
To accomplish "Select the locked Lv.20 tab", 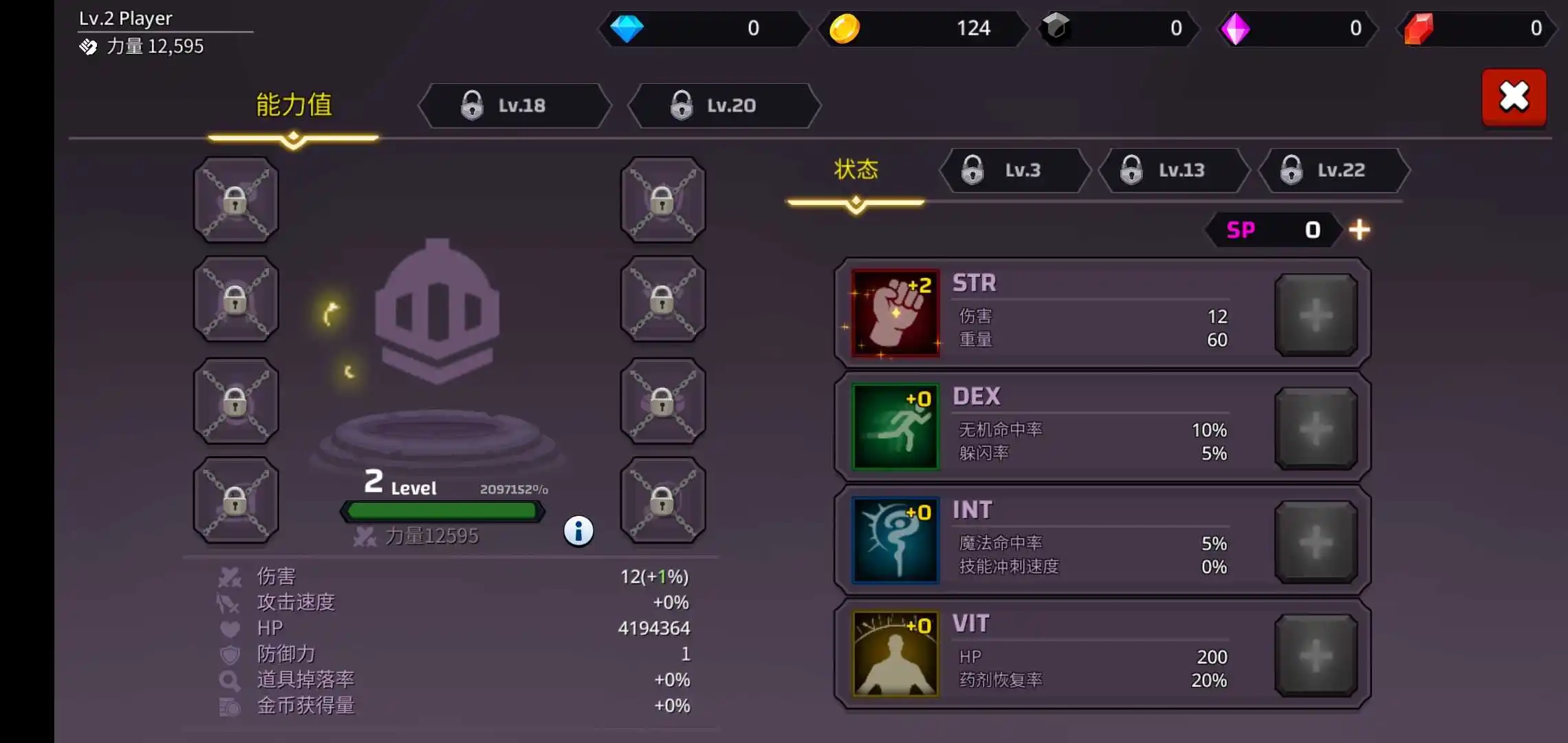I will tap(724, 106).
